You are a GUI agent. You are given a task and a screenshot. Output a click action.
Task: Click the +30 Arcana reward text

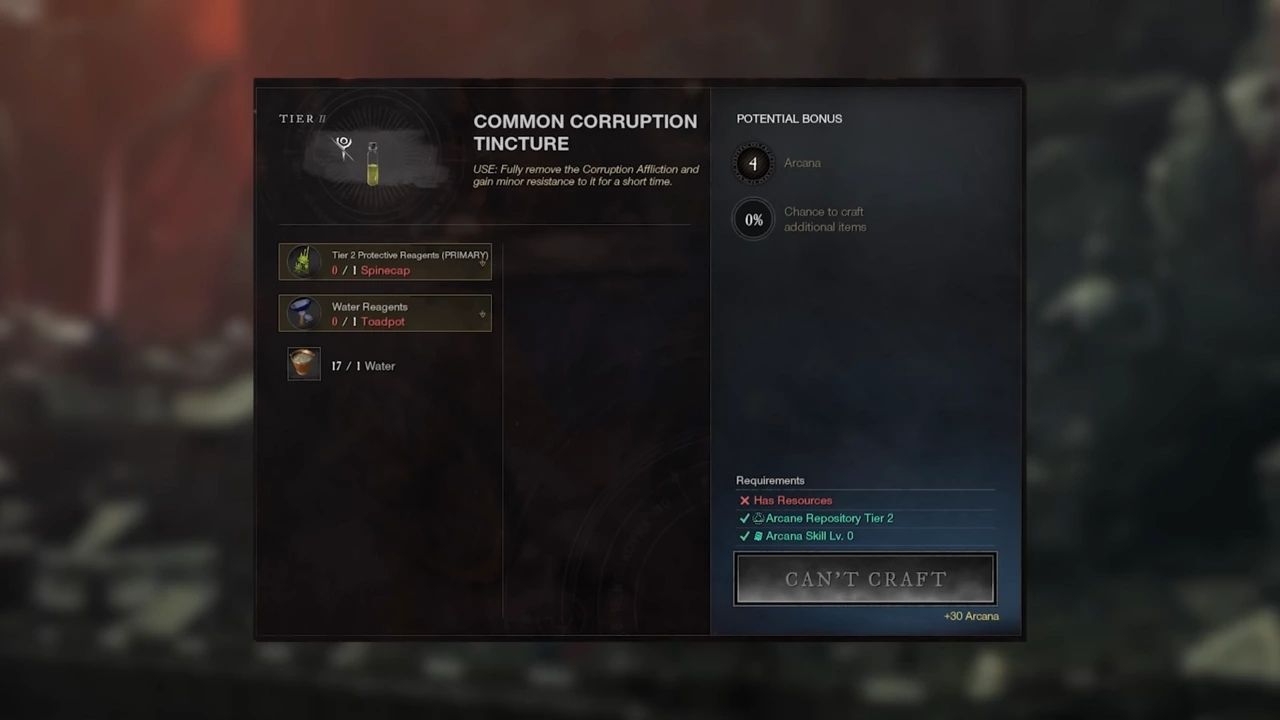click(x=971, y=616)
